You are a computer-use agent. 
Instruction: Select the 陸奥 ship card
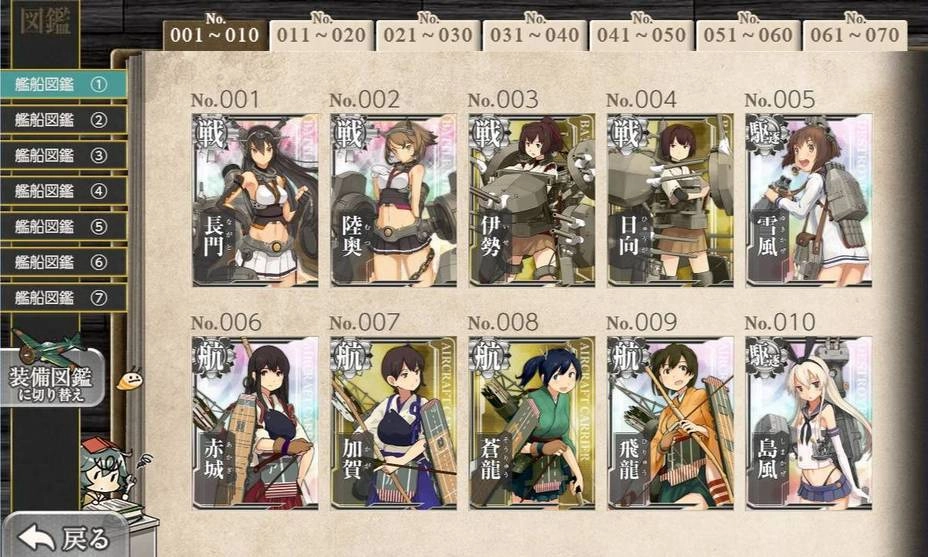pyautogui.click(x=393, y=200)
